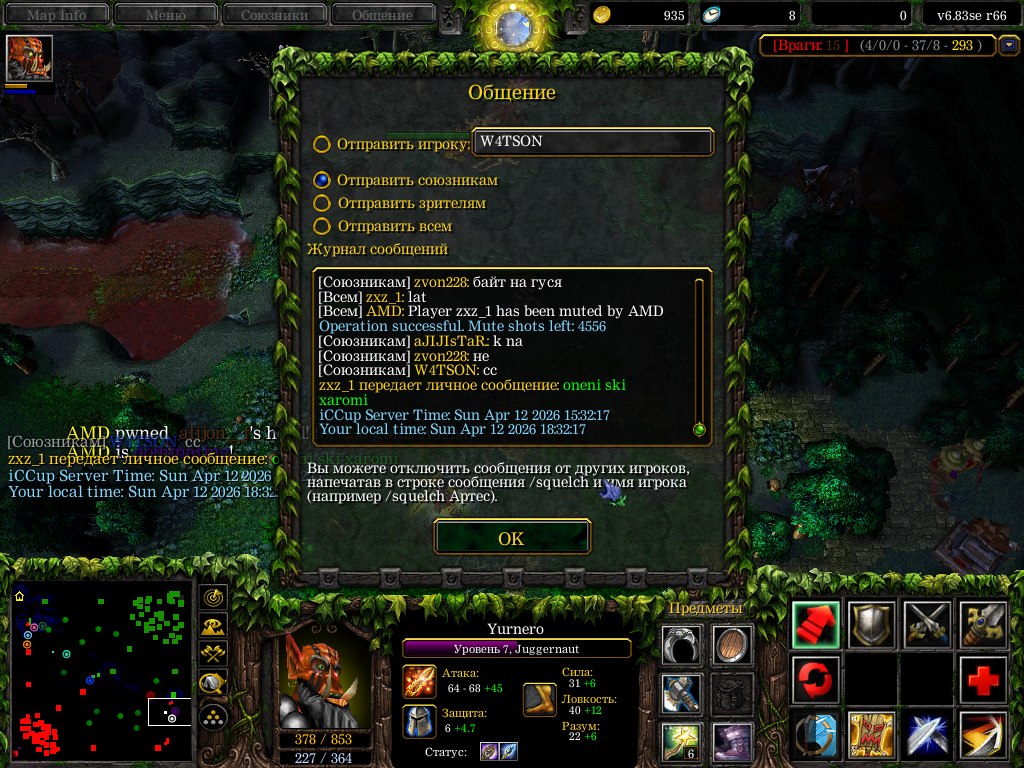
Task: Open the Map Info menu
Action: (x=56, y=15)
